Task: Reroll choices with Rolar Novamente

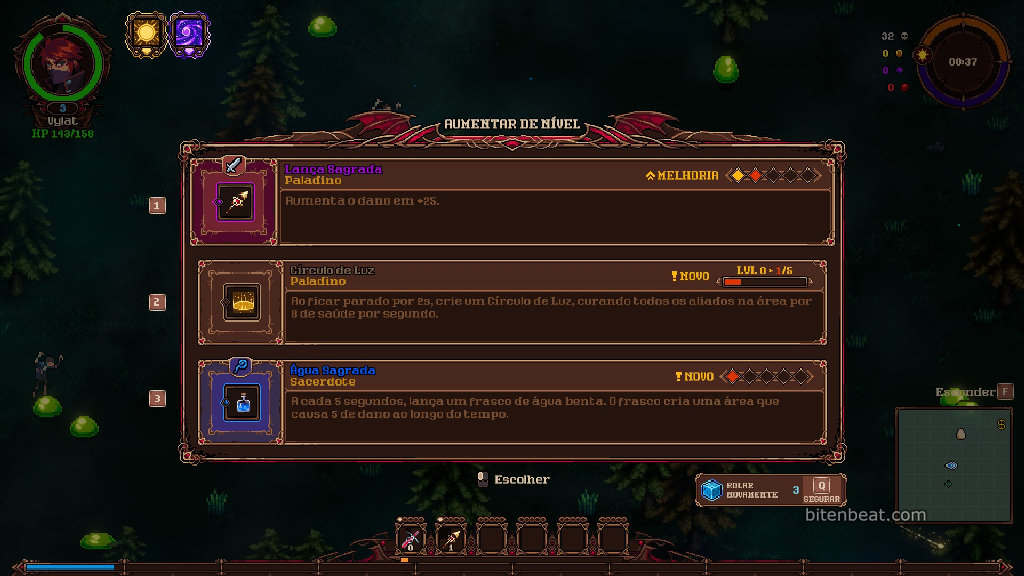Action: pyautogui.click(x=742, y=490)
